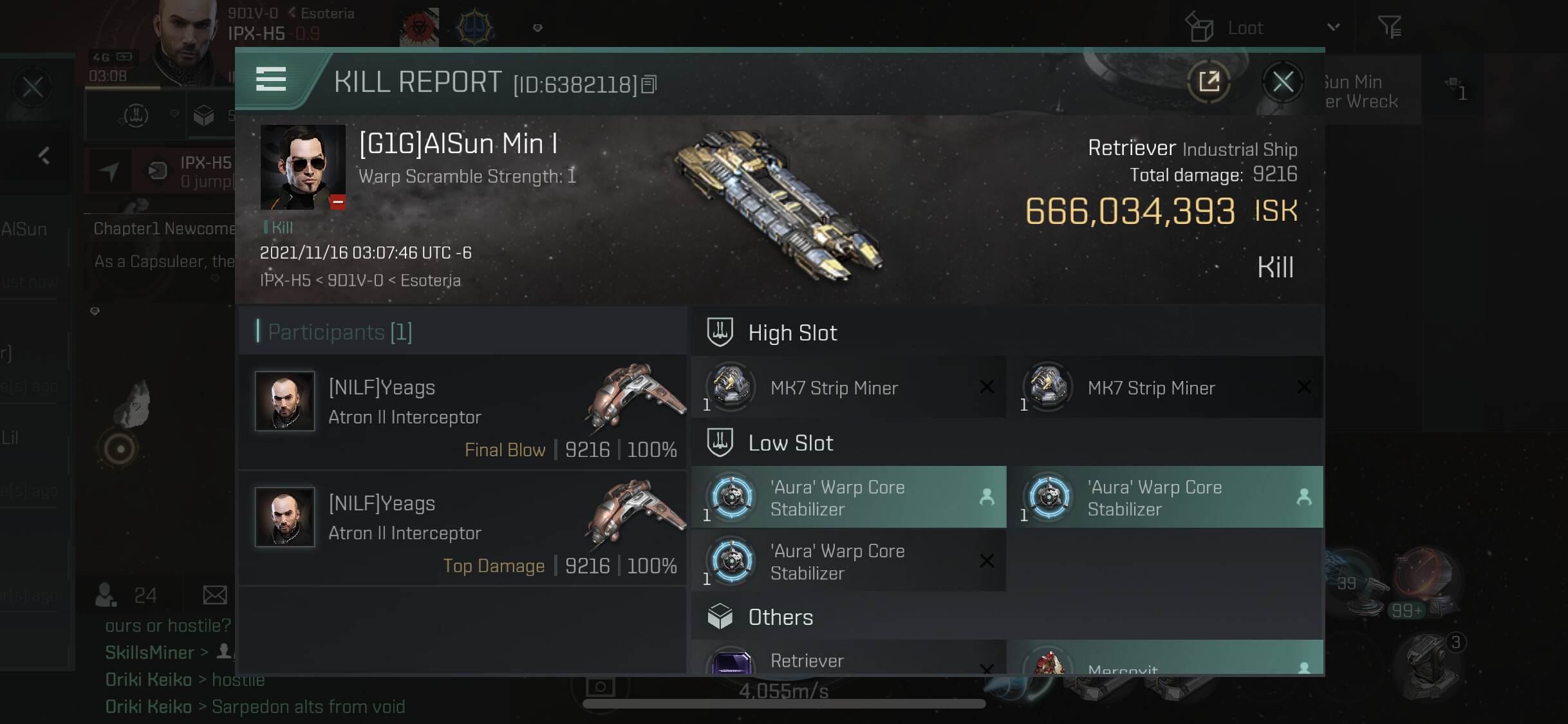View the local pilots count icon
Image resolution: width=1568 pixels, height=724 pixels.
click(x=106, y=595)
